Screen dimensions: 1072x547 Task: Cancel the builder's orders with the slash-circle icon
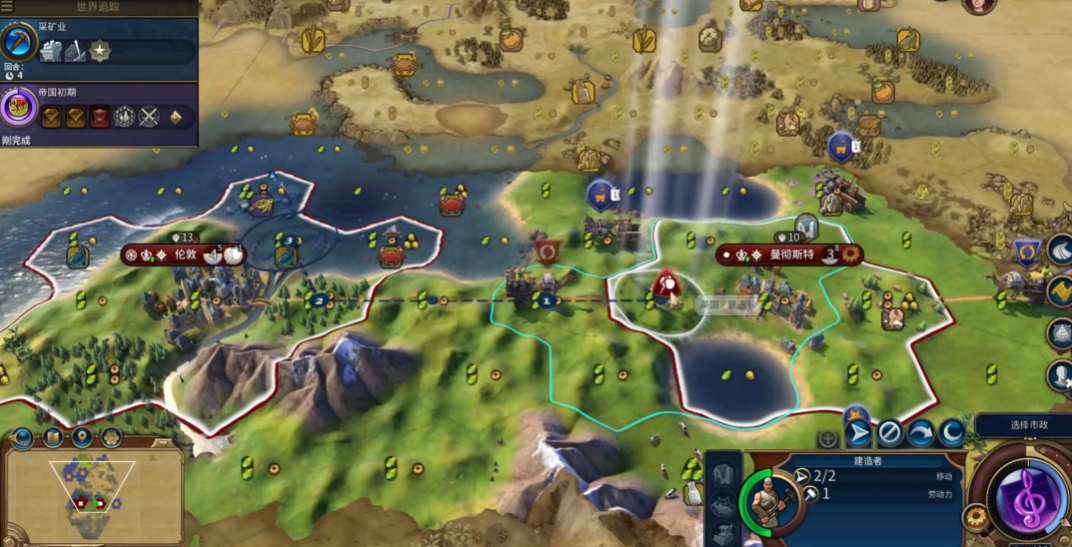[889, 435]
